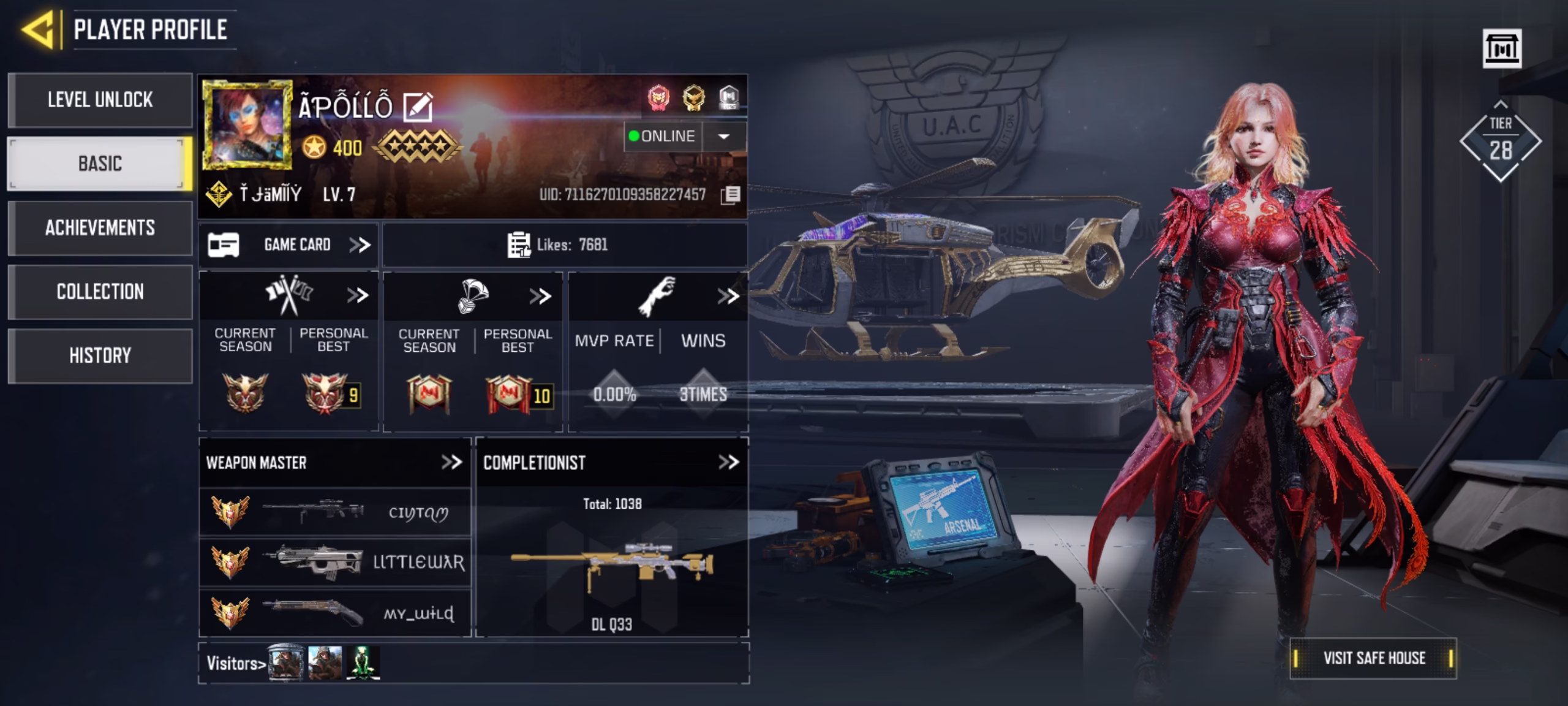Image resolution: width=1568 pixels, height=706 pixels.
Task: Edit the player name with pencil icon
Action: click(x=418, y=107)
